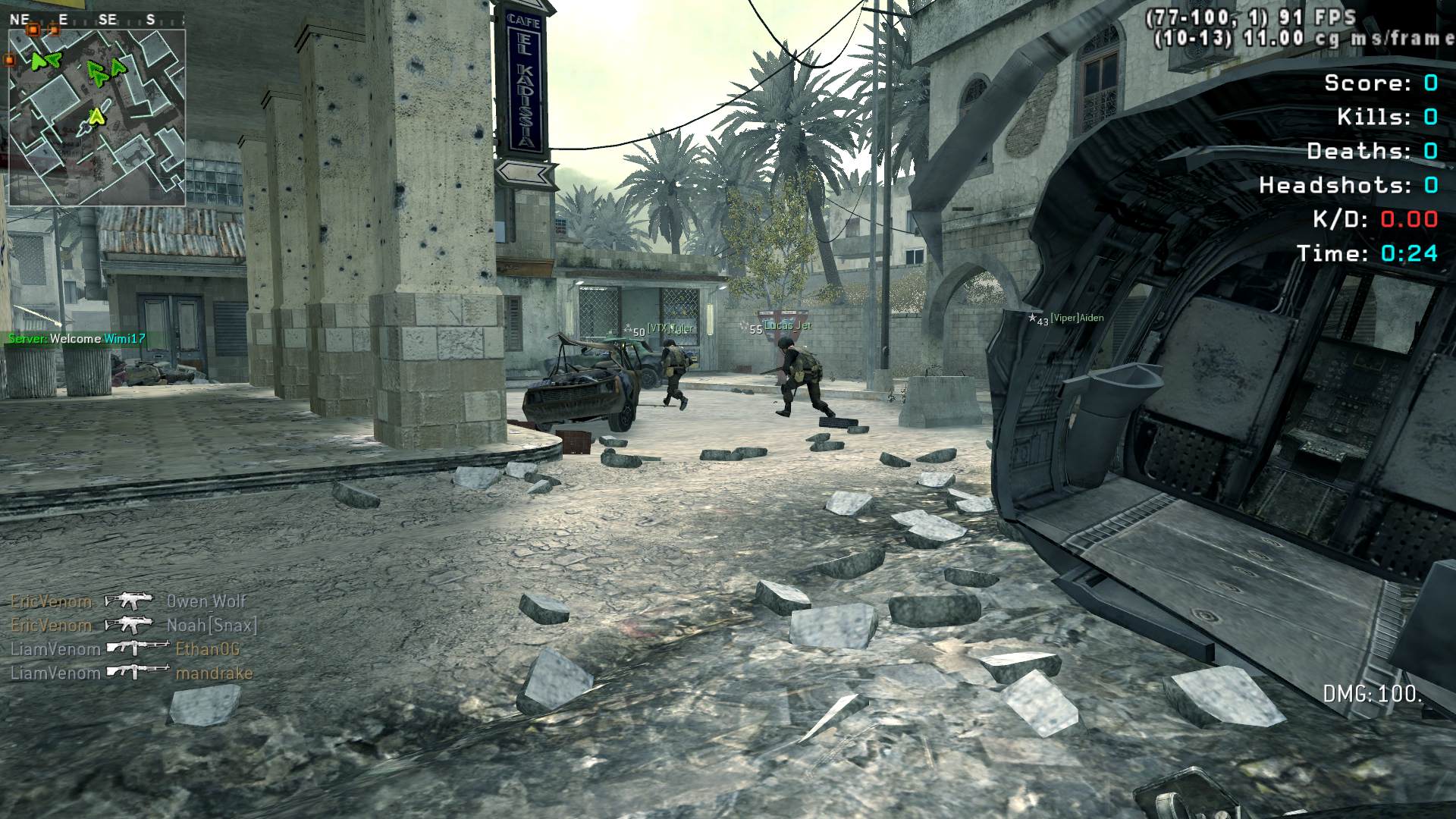Select the killfeed row with Noah[Snax]
Screen dimensions: 1456x819
pos(134,626)
